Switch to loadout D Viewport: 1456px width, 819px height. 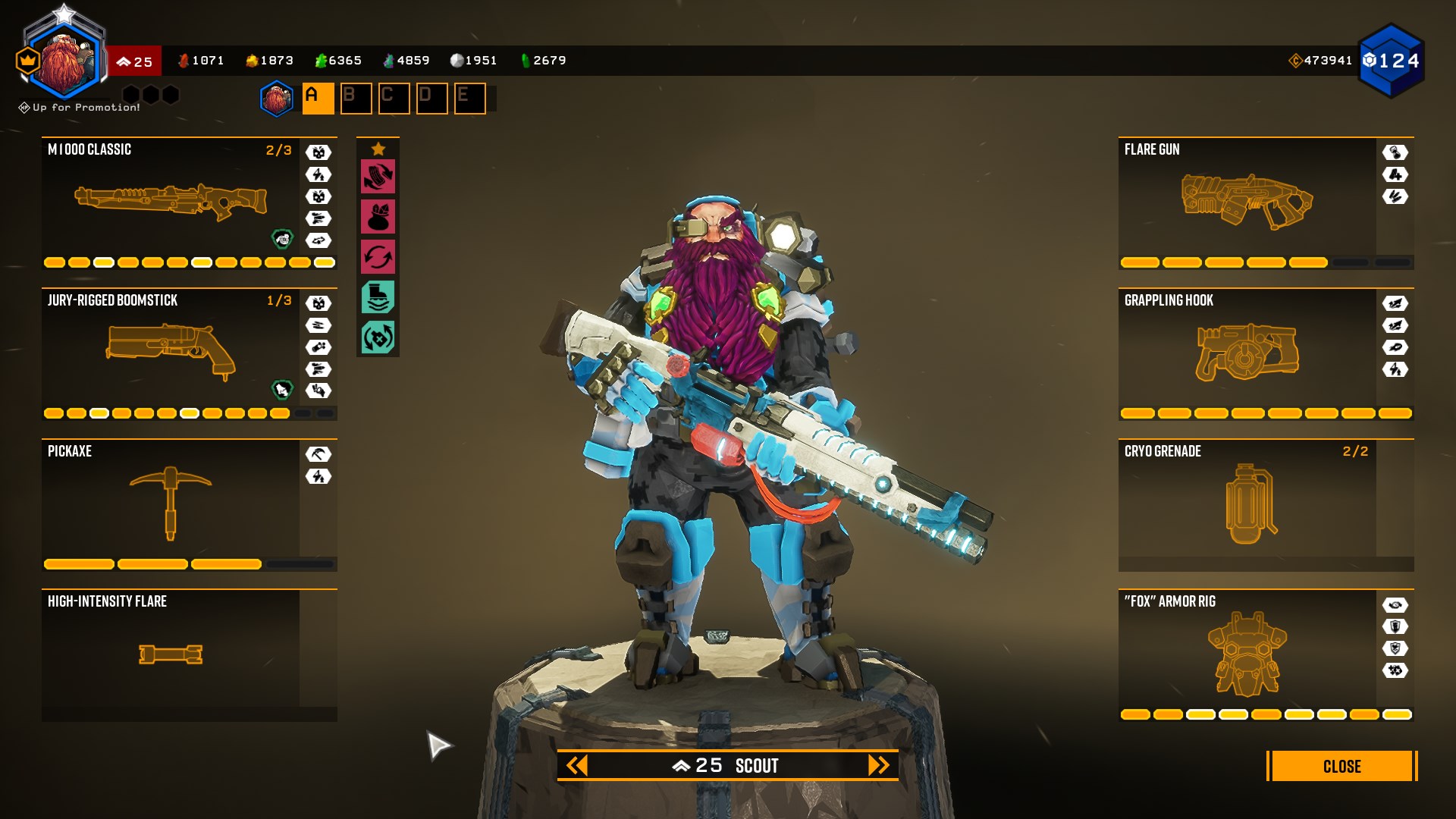[x=431, y=99]
